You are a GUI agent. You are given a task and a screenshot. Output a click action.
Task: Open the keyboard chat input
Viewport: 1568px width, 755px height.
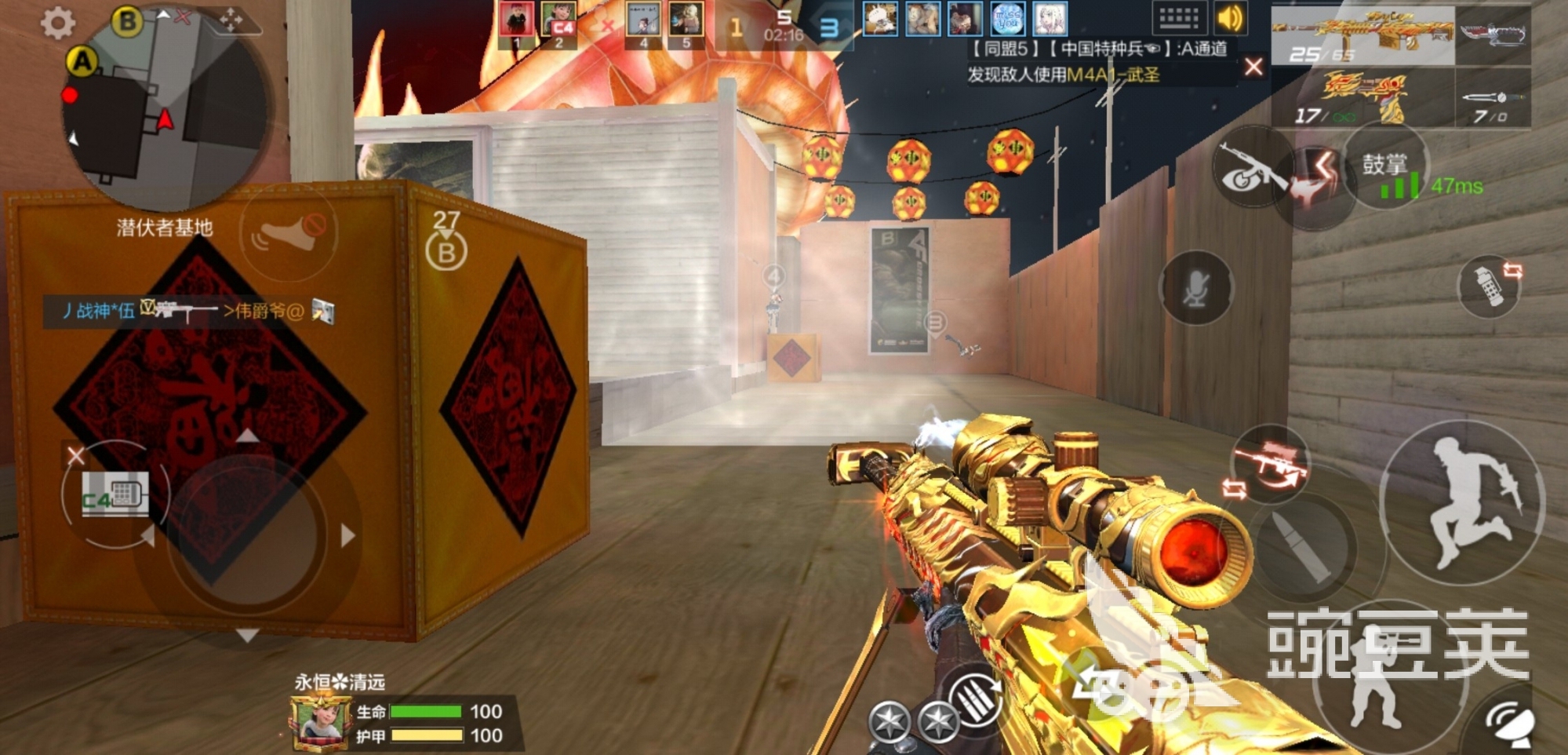[x=1178, y=17]
